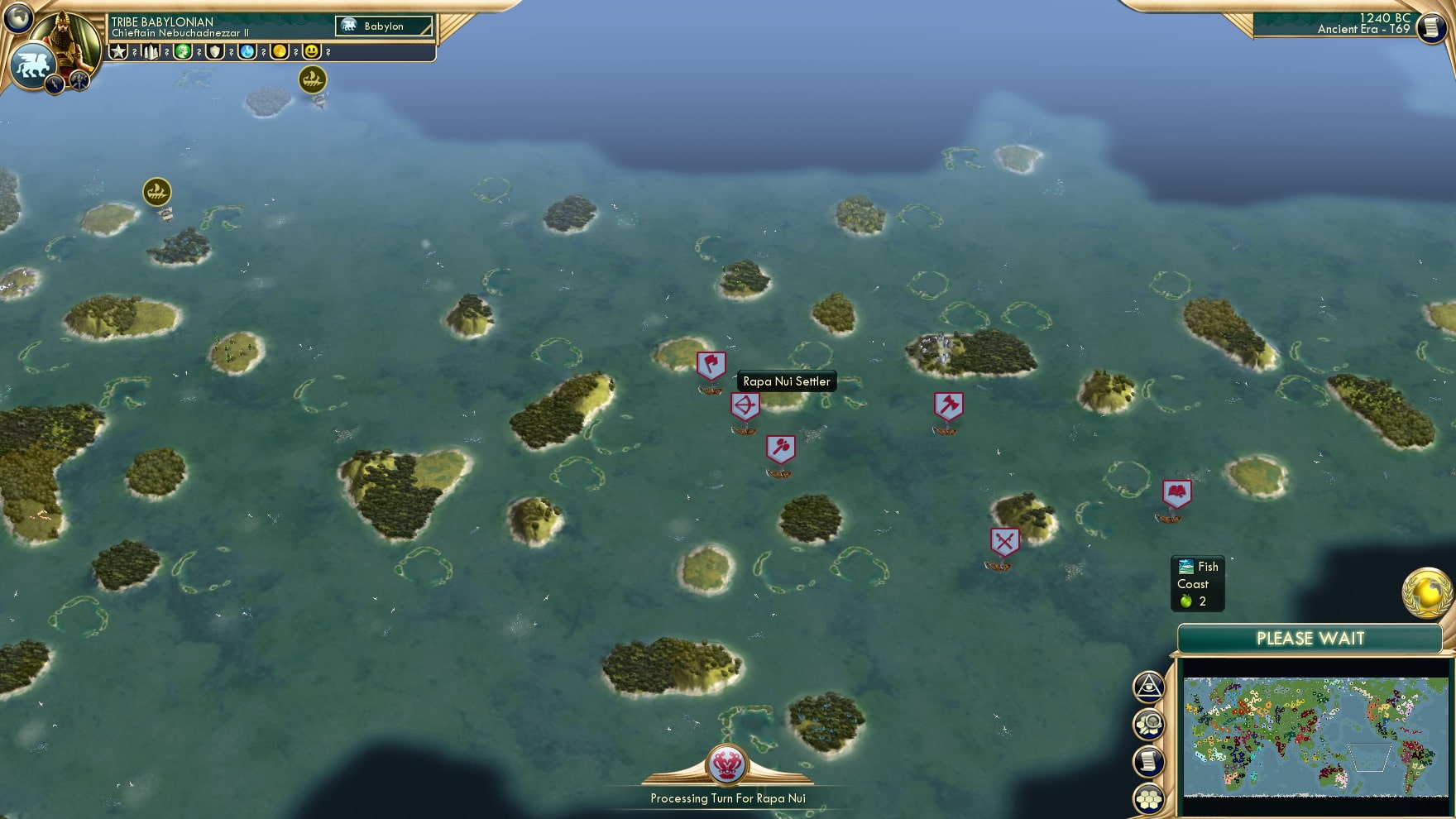Open the scroll button beside the minimap
This screenshot has height=819, width=1456.
click(x=1149, y=762)
